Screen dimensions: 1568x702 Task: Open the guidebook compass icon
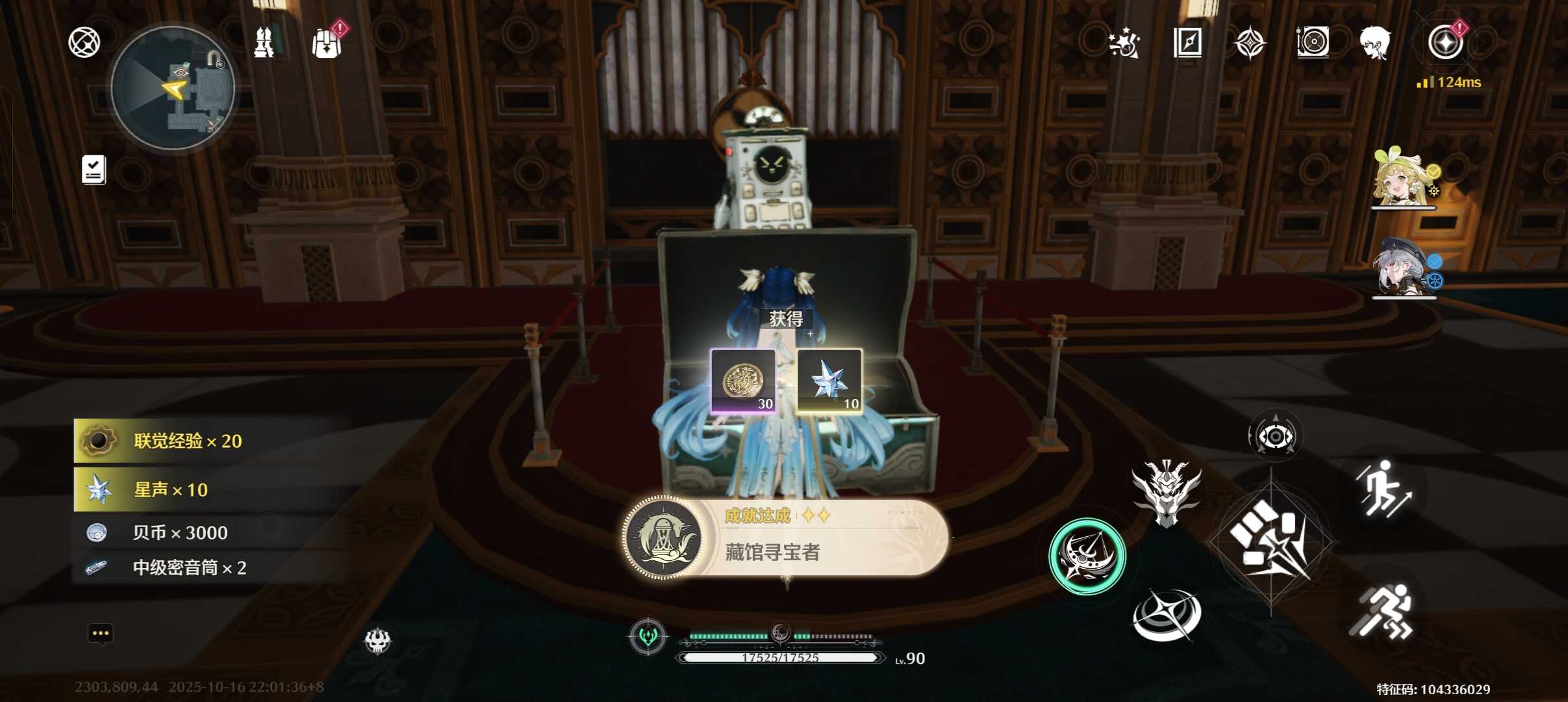click(x=1187, y=43)
